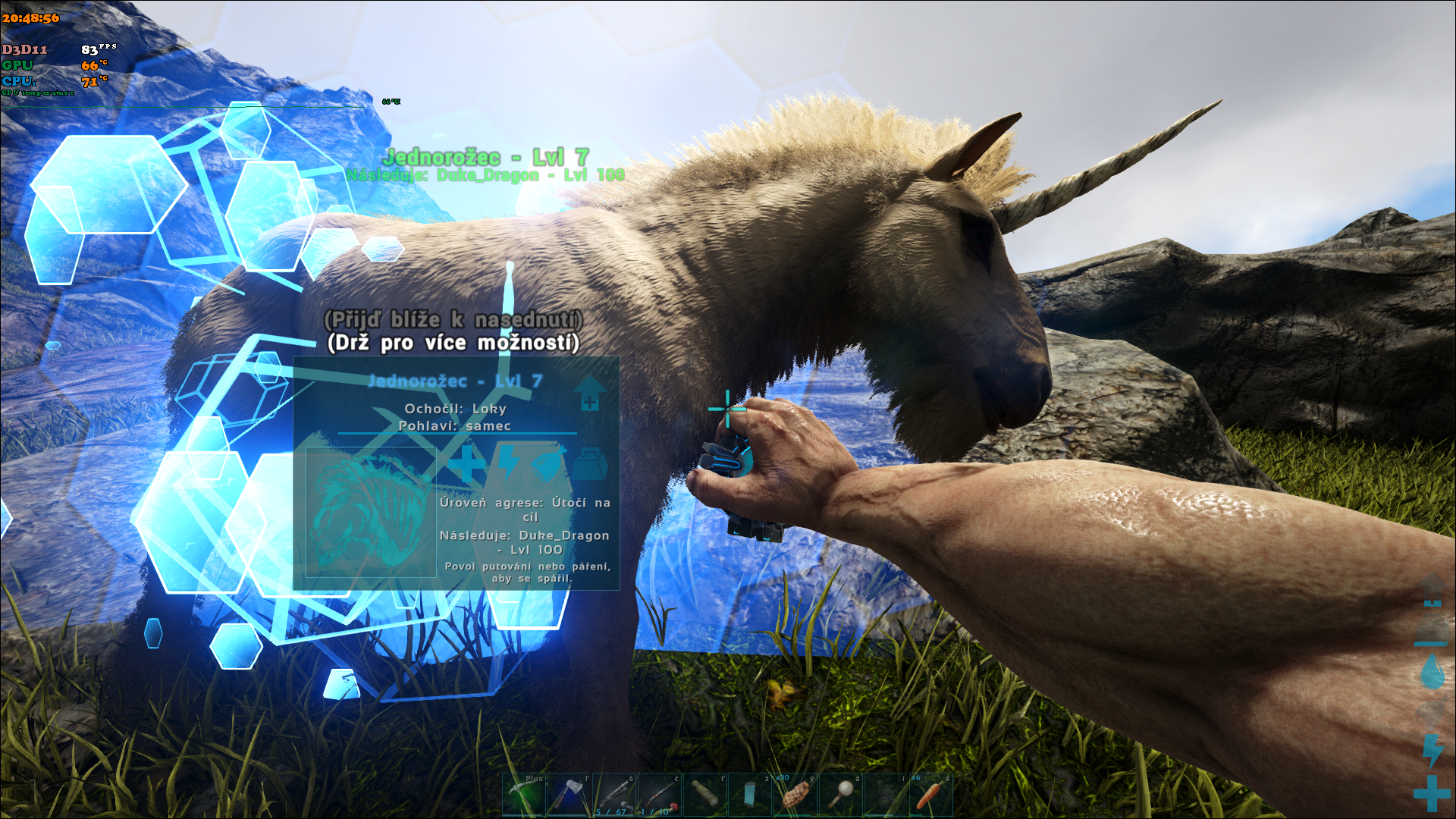Image resolution: width=1456 pixels, height=819 pixels.
Task: Equip the hatchet from the hotbar
Action: (570, 795)
